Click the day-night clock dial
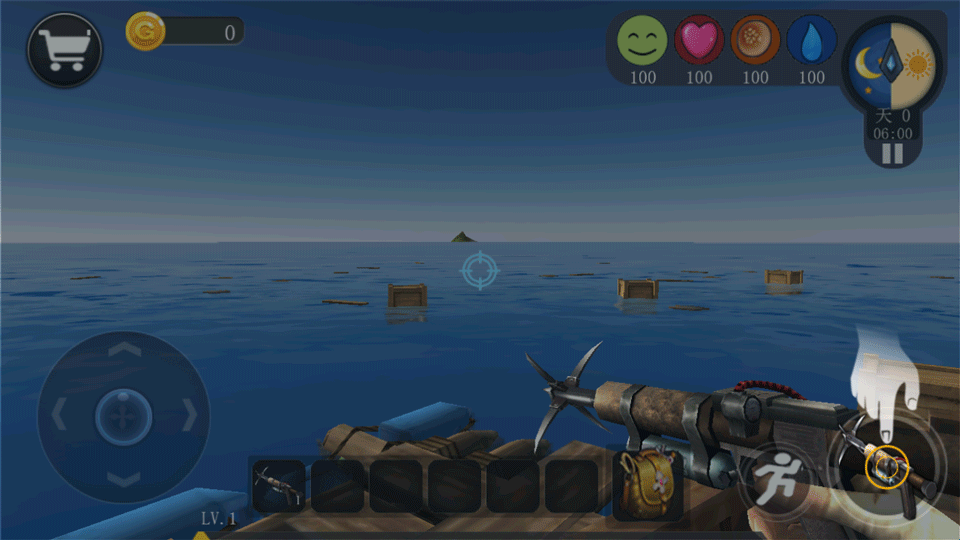 coord(892,65)
